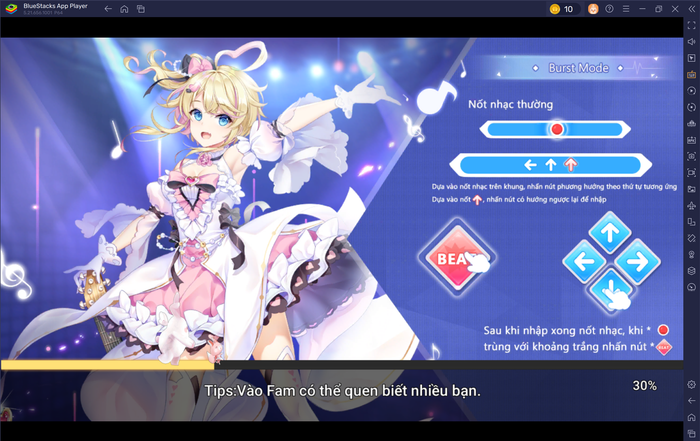The image size is (700, 441).
Task: Go to the BlueStacks home screen
Action: tap(124, 9)
